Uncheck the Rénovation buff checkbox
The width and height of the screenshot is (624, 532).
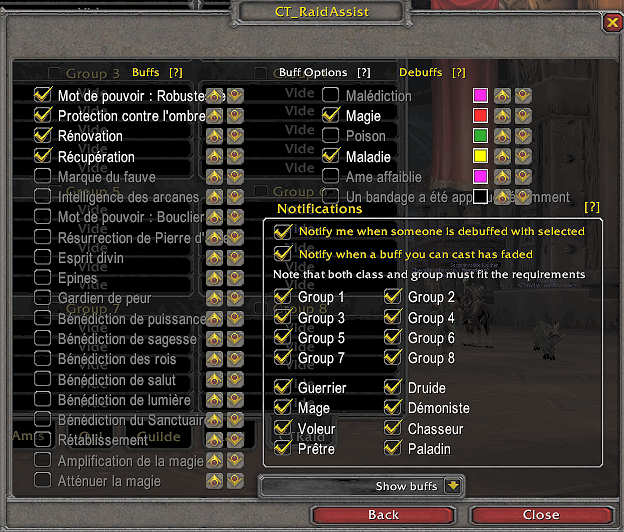click(43, 136)
